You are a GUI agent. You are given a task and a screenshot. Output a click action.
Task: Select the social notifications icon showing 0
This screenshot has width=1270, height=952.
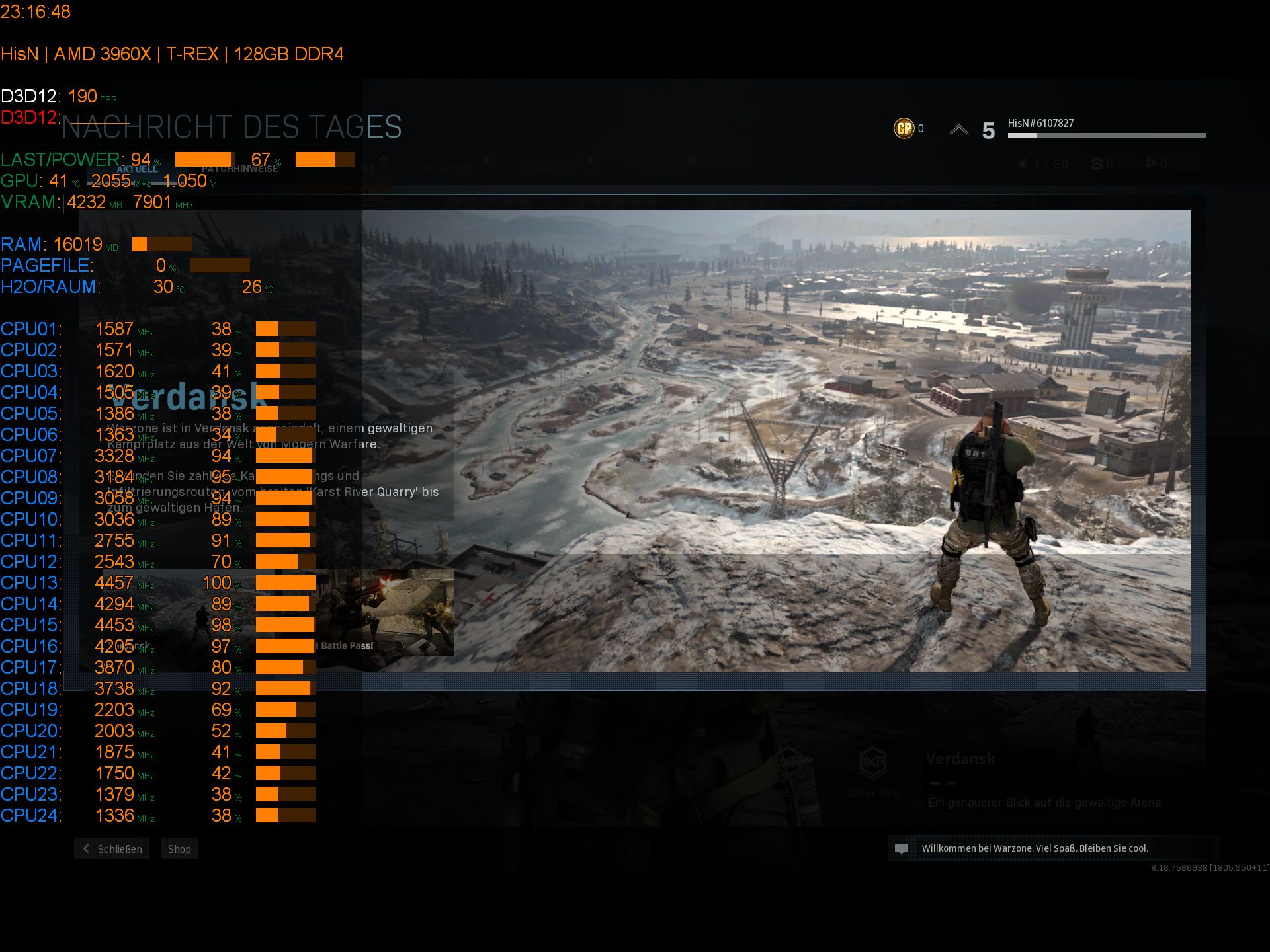pyautogui.click(x=1098, y=163)
